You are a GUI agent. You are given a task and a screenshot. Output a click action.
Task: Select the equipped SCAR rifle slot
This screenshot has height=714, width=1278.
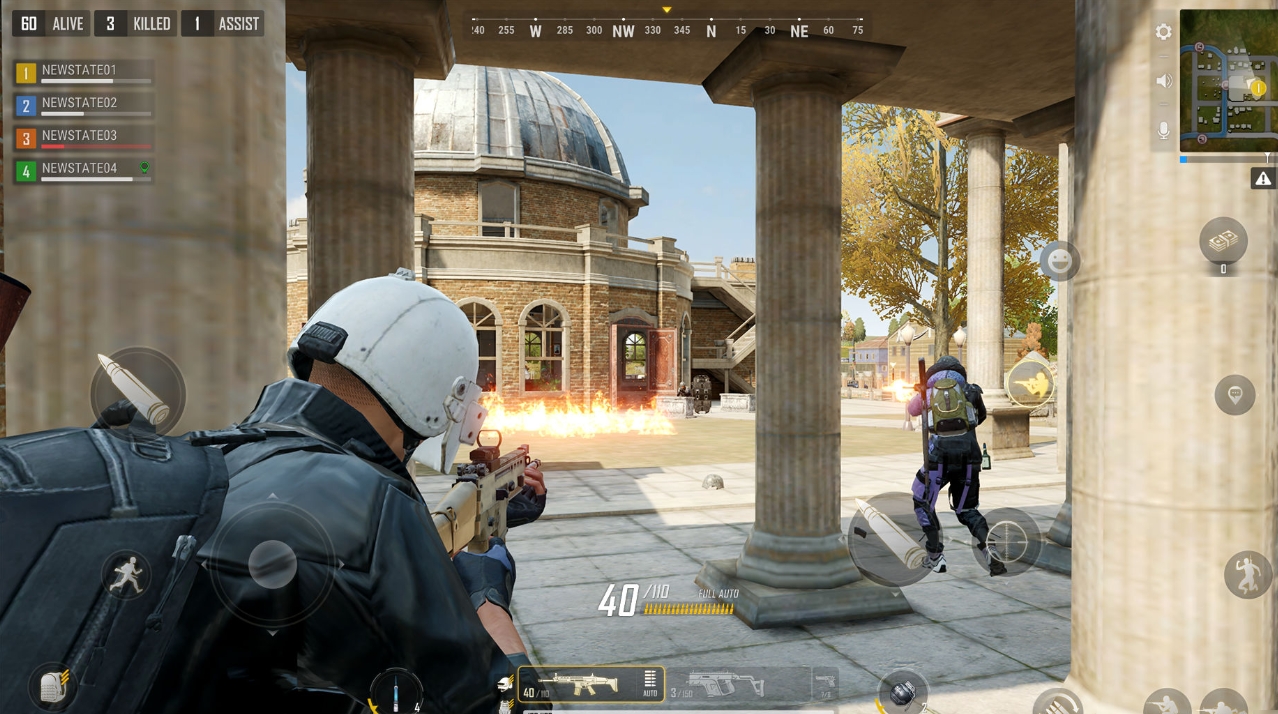point(577,685)
